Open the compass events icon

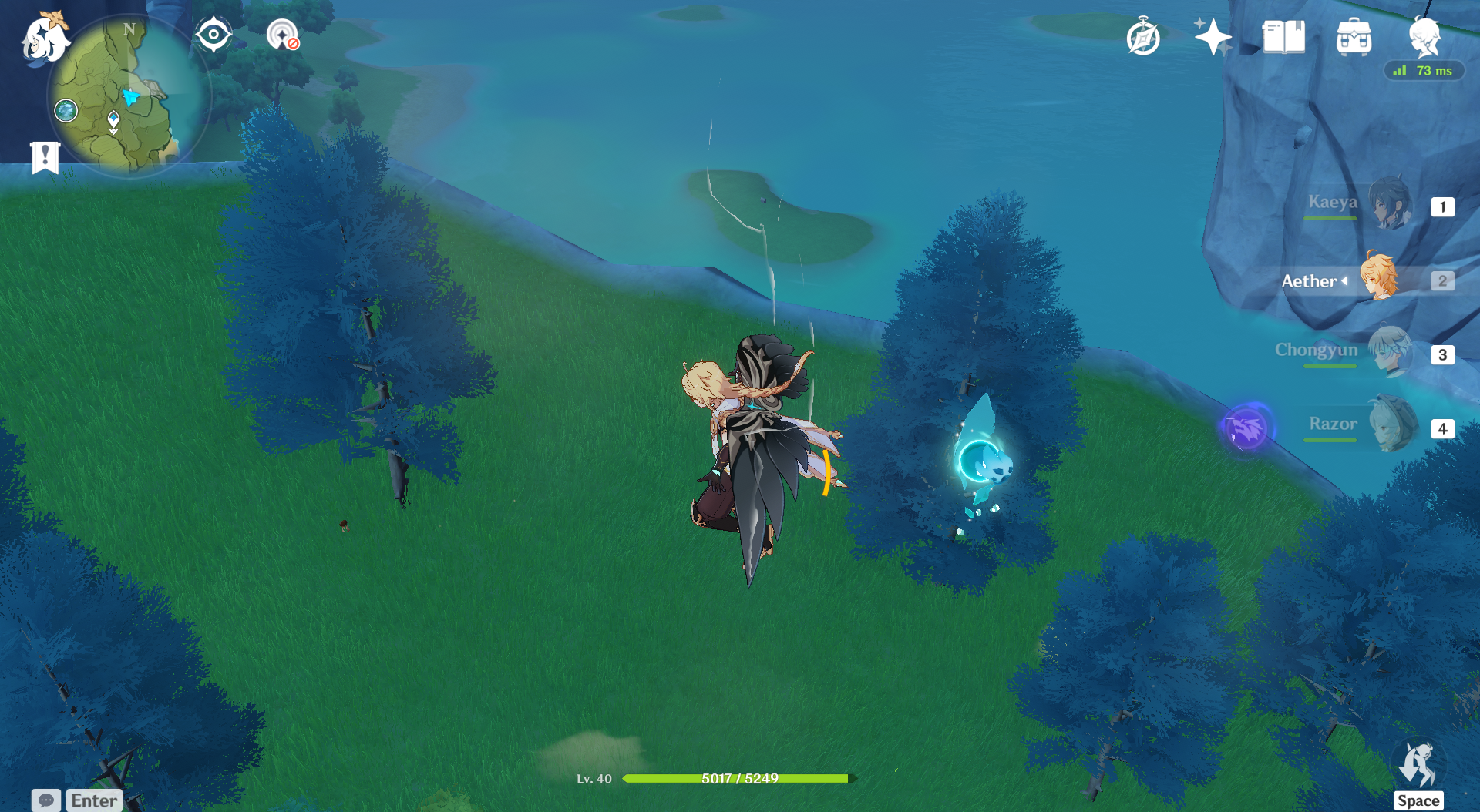tap(1142, 37)
